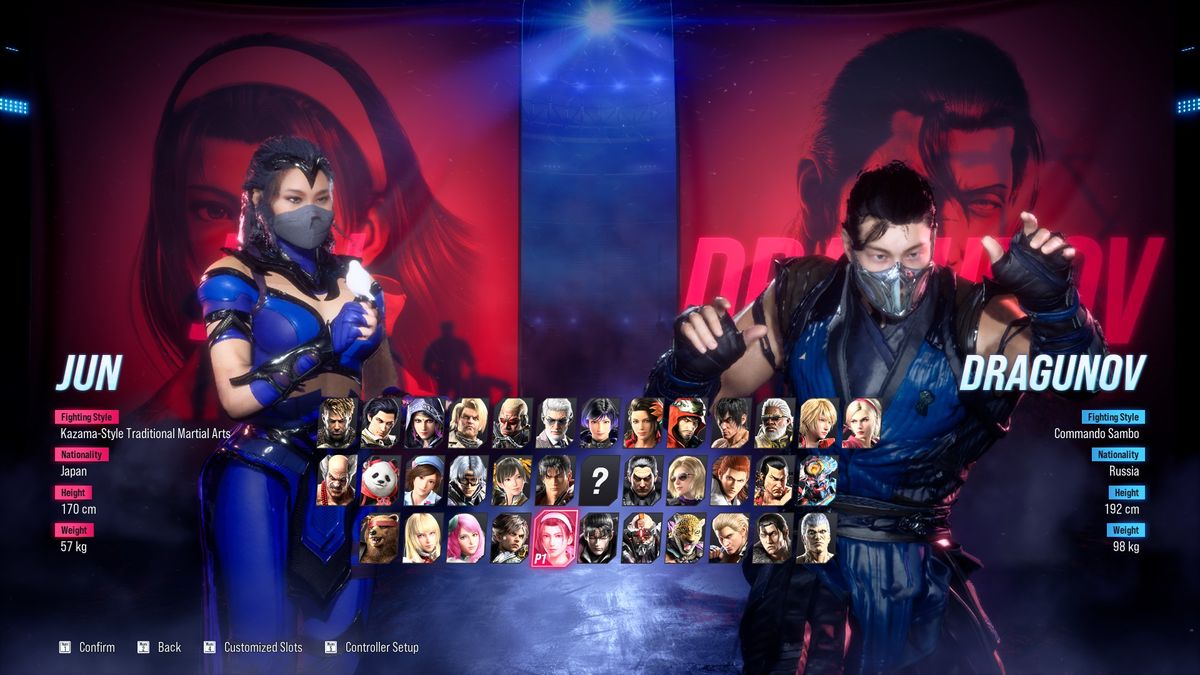Screen dimensions: 1200x675
Task: Select bald Heihachi's portrait
Action: 337,481
